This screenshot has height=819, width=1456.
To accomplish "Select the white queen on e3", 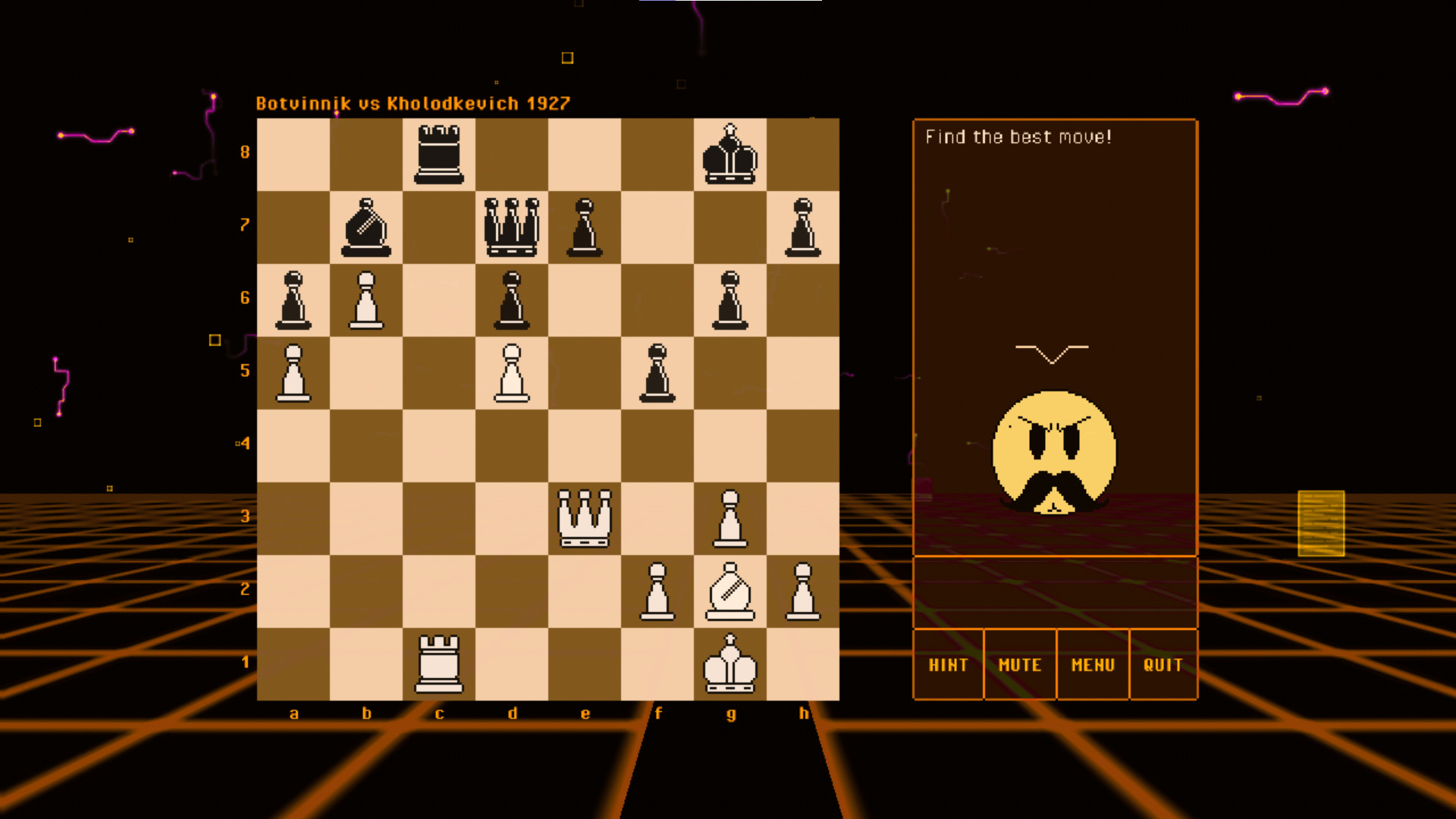I will pyautogui.click(x=585, y=518).
